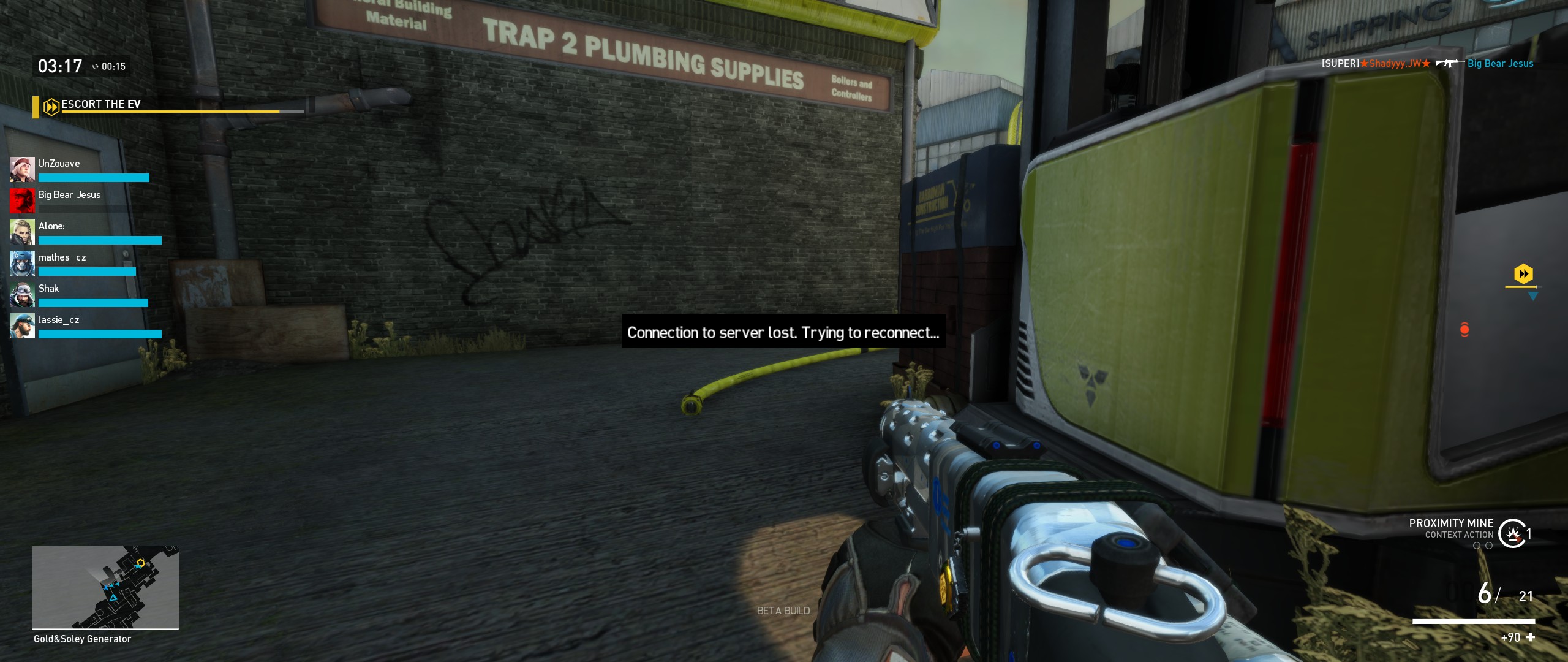Select lassie_cz in the team list
This screenshot has height=662, width=1568.
[58, 320]
